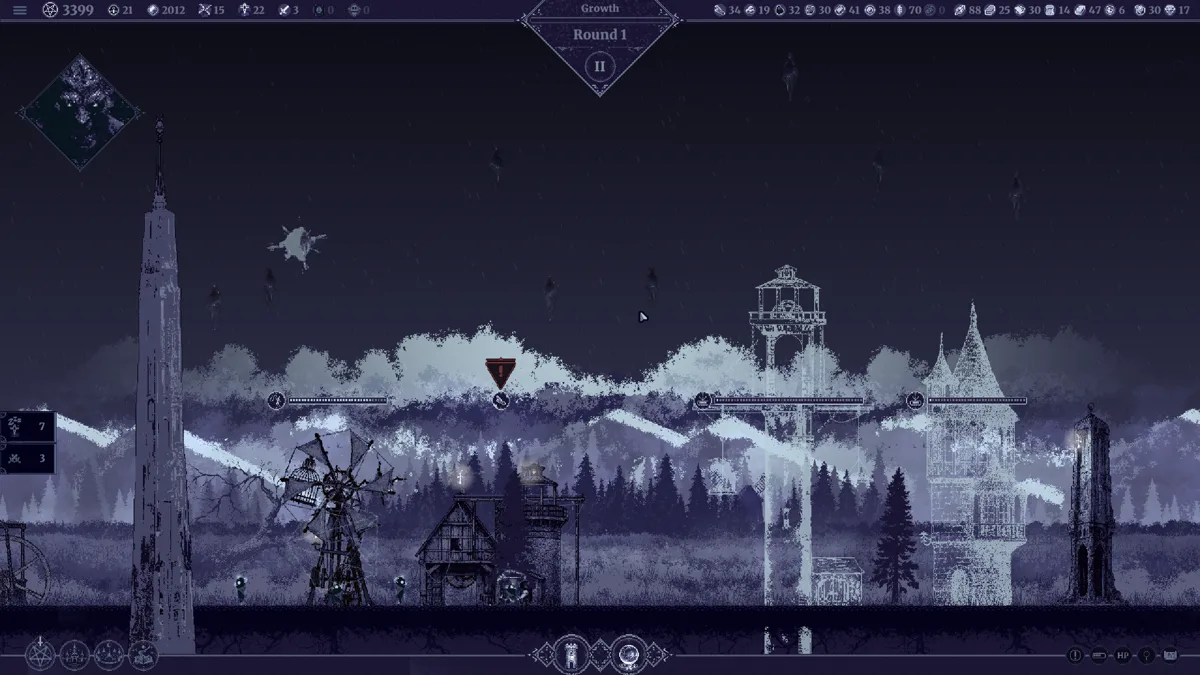Viewport: 1200px width, 675px height.
Task: Select the side panel entry showing 7
Action: [28, 426]
